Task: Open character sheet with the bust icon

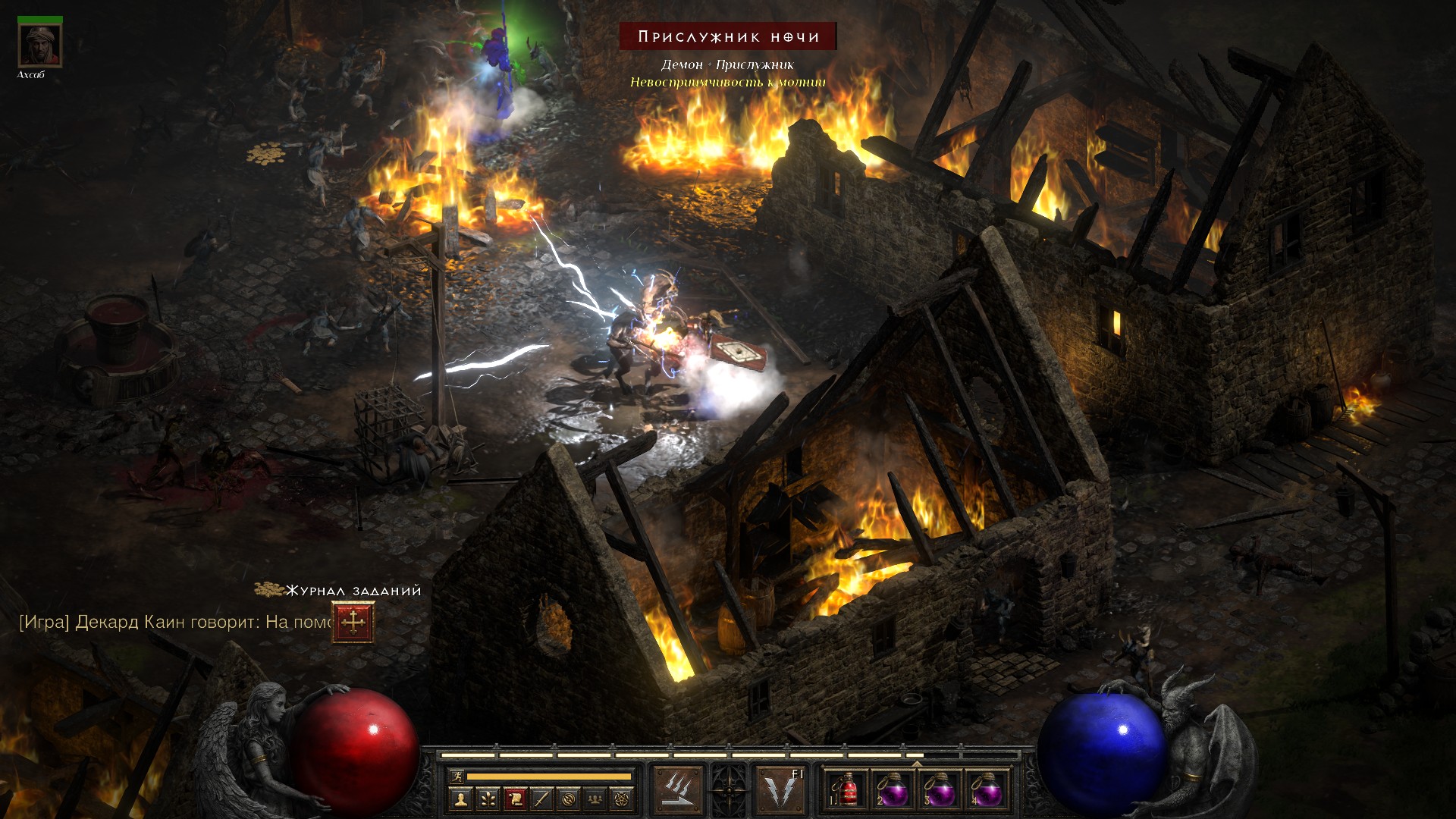Action: pos(460,799)
